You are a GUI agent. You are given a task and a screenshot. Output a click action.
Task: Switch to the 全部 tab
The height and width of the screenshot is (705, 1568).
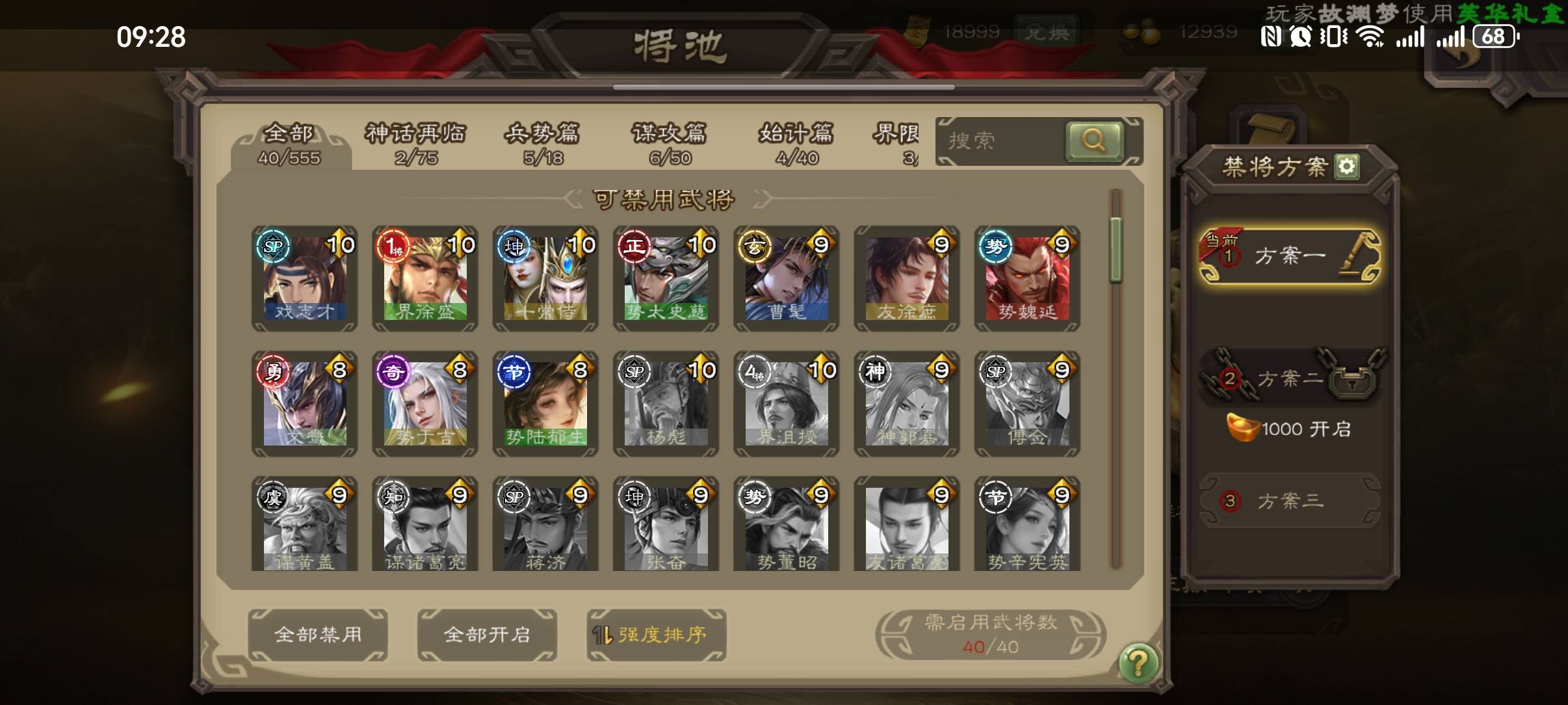(x=289, y=144)
